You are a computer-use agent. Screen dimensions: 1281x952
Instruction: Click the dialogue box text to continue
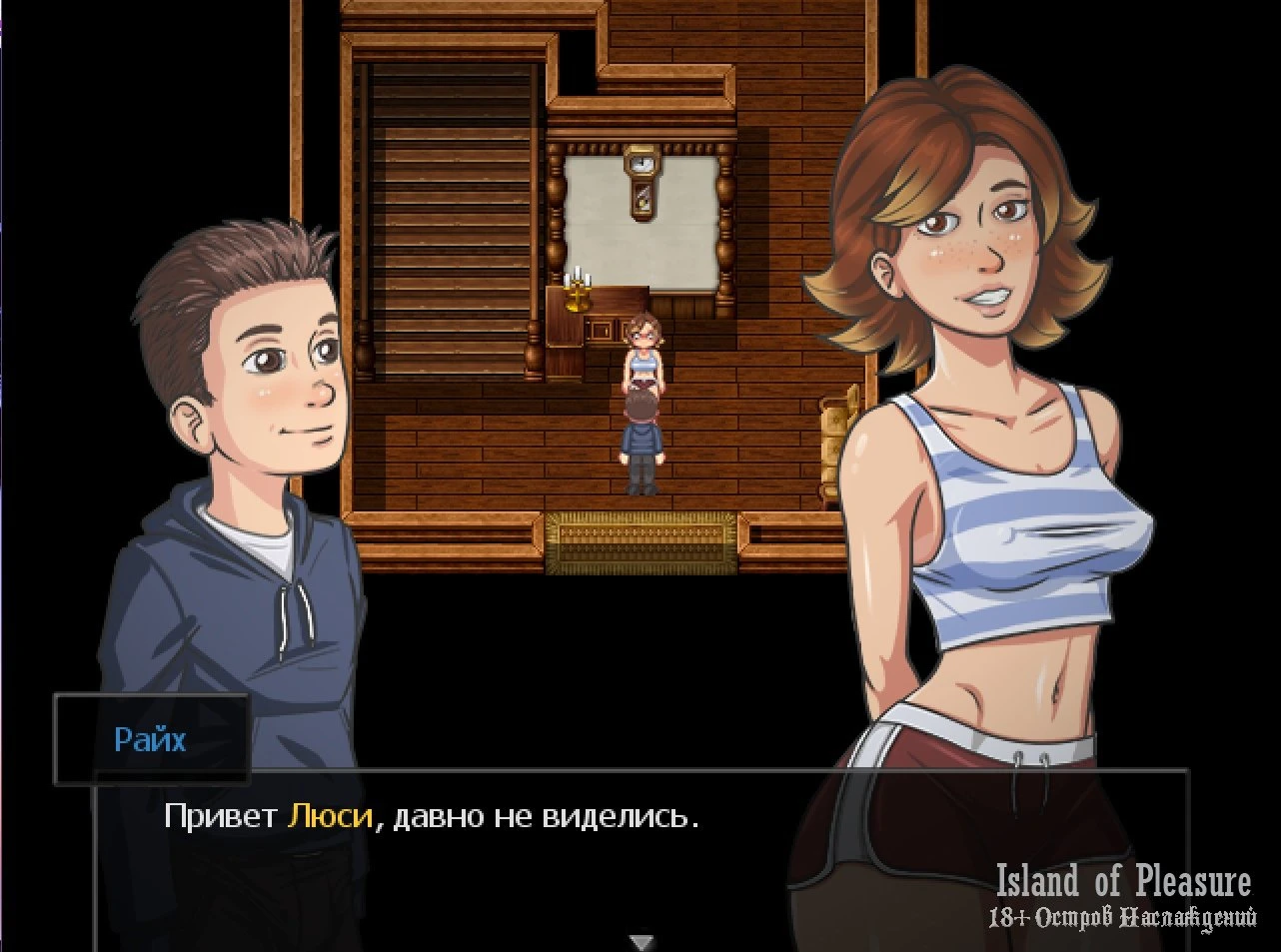click(431, 817)
